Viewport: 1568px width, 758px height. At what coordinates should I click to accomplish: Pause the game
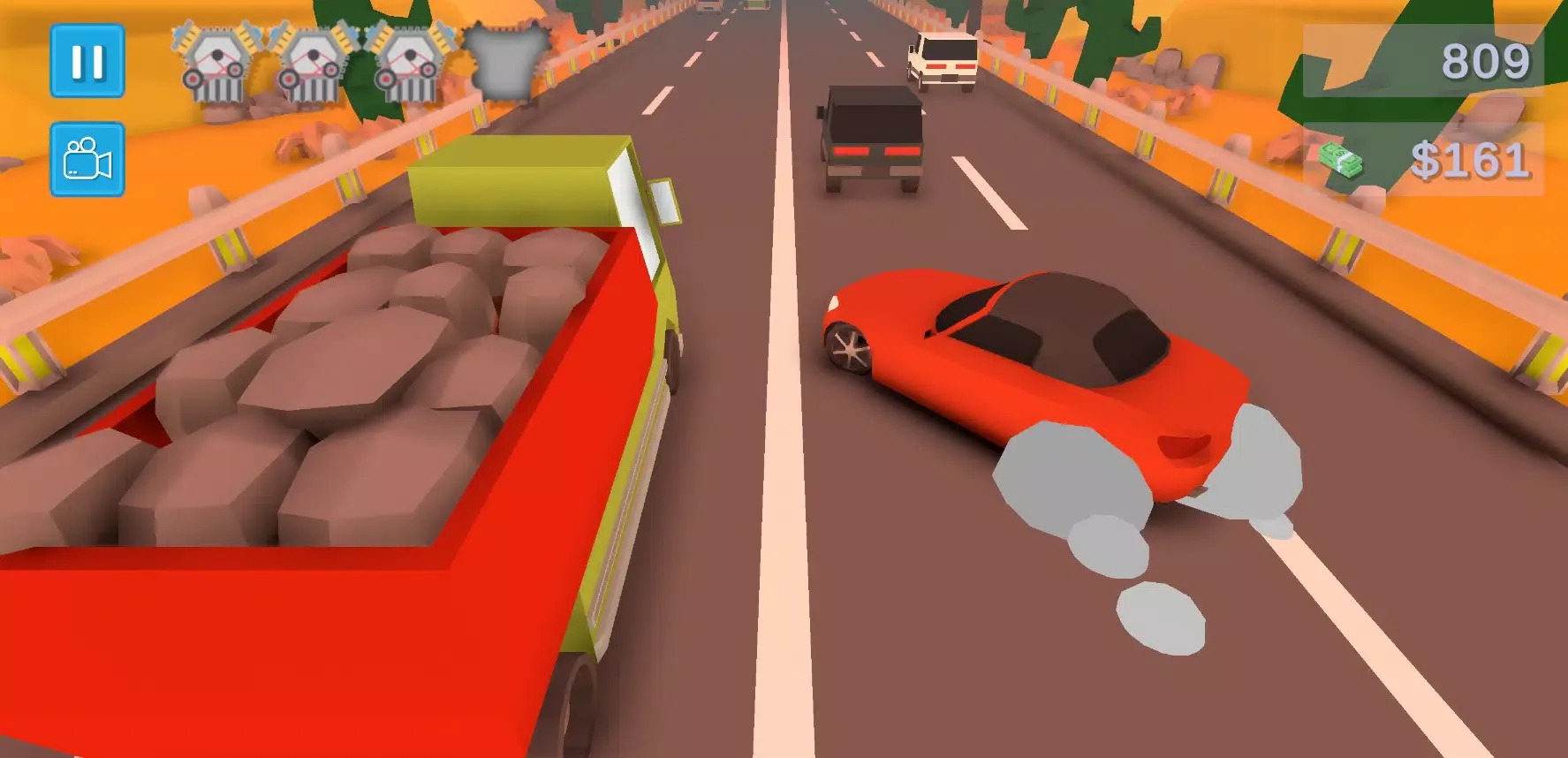tap(87, 61)
